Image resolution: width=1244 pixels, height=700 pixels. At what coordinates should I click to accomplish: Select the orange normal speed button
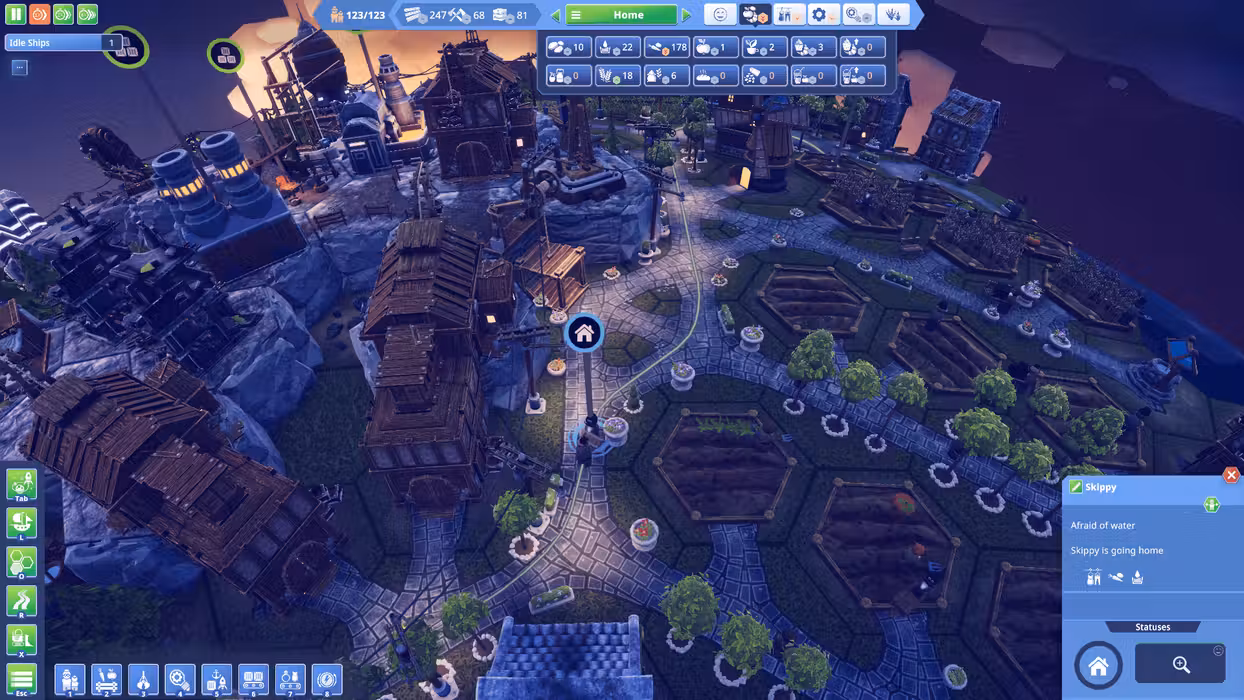(x=39, y=15)
